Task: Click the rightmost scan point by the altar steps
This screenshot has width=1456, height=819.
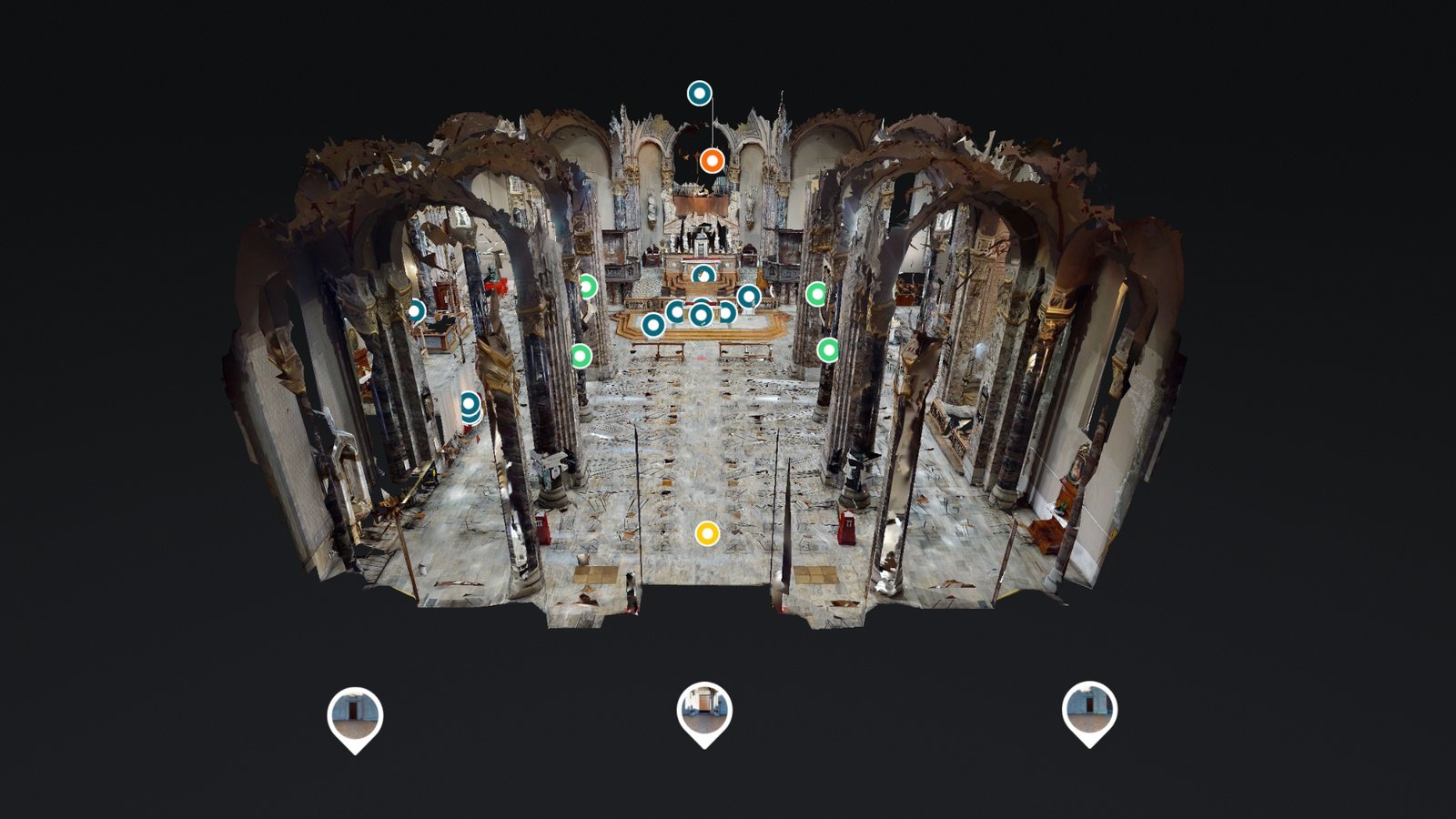Action: click(746, 296)
